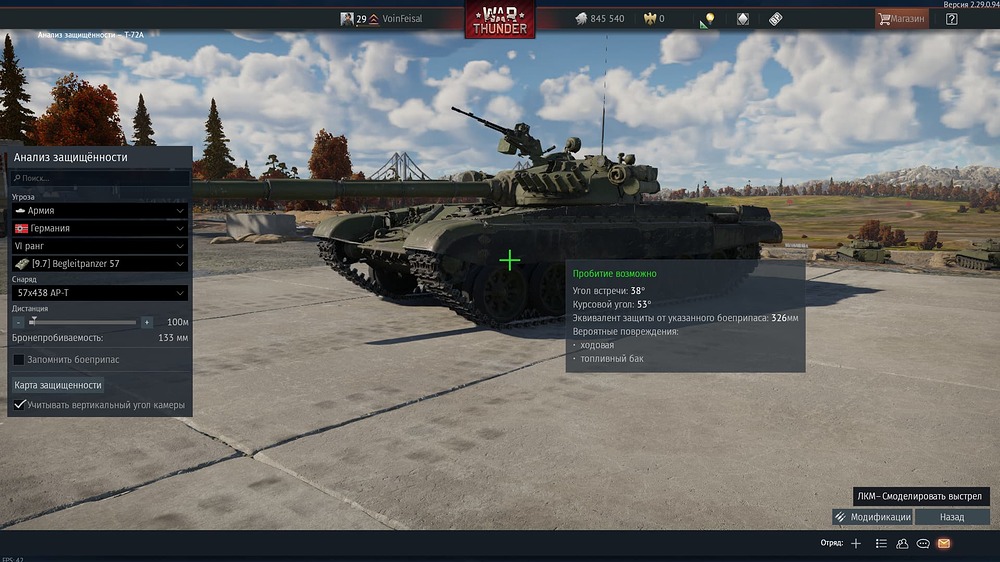Focus the Поиск search field
Screen dimensions: 1000x562
tap(99, 178)
